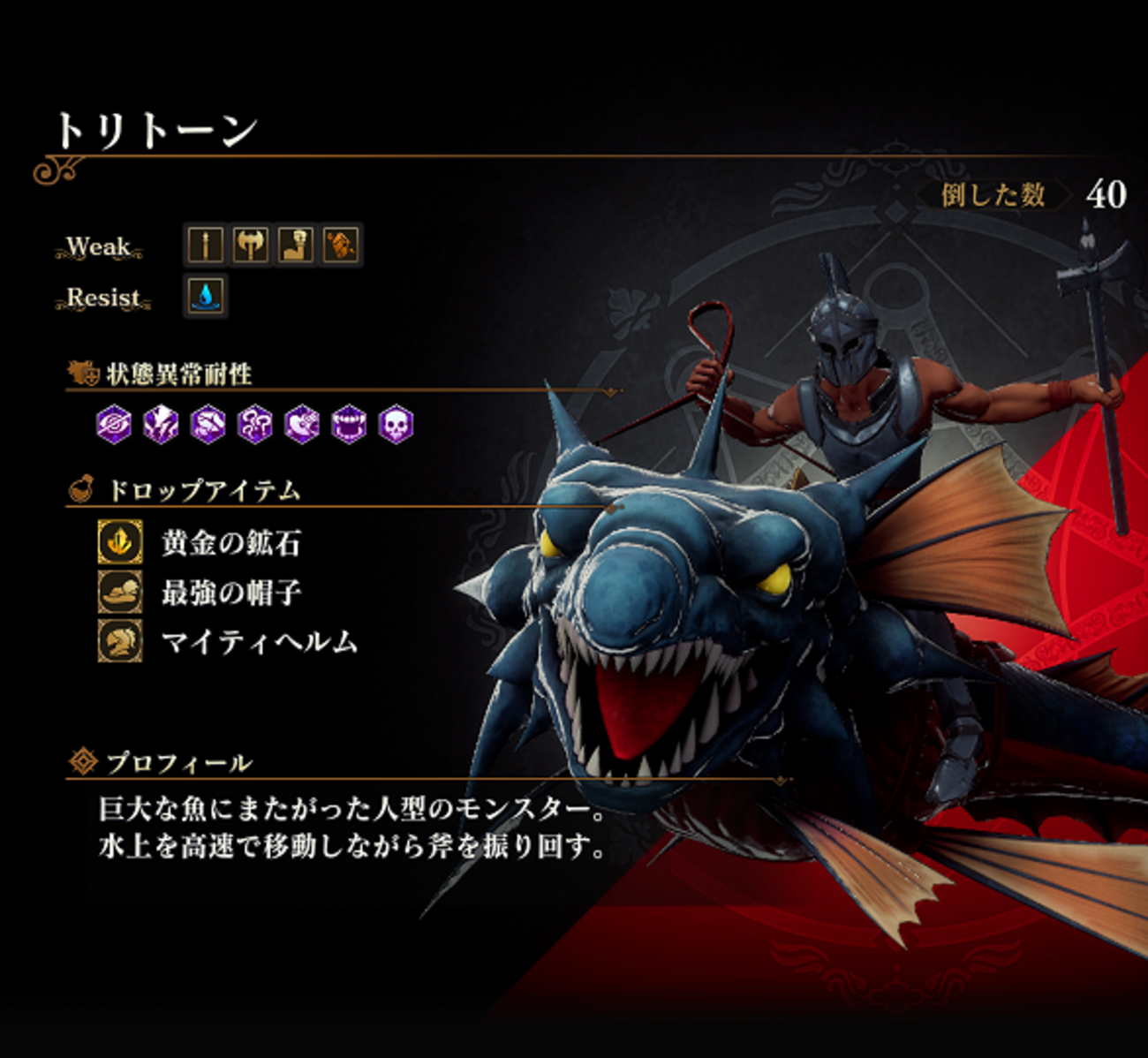Select the 黄金の鉱石 drop item
This screenshot has width=1148, height=1058.
pos(230,542)
